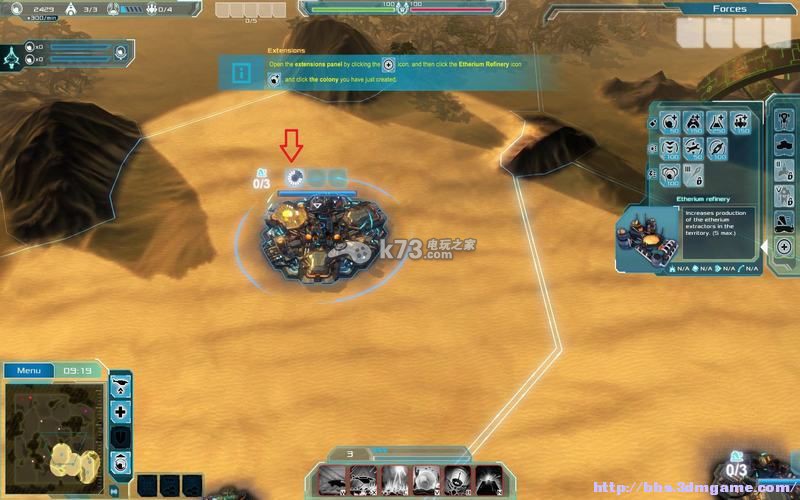Click the top sidebar icon above the tank
The height and width of the screenshot is (500, 800).
point(784,118)
